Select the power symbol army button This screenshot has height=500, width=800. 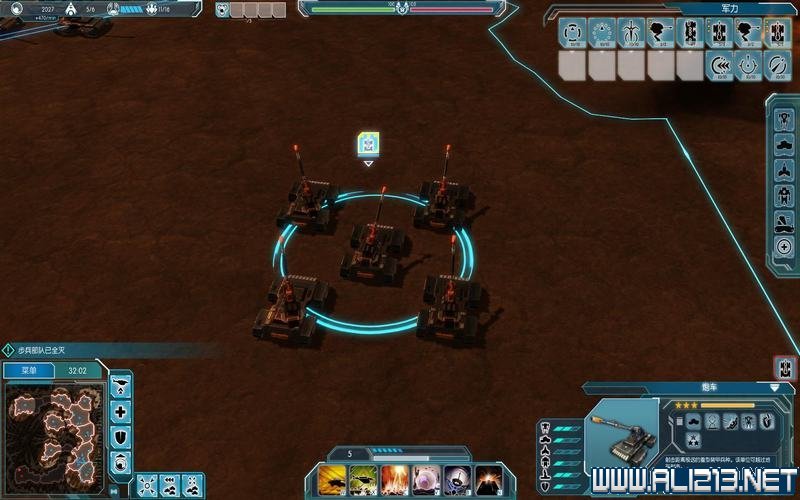748,66
